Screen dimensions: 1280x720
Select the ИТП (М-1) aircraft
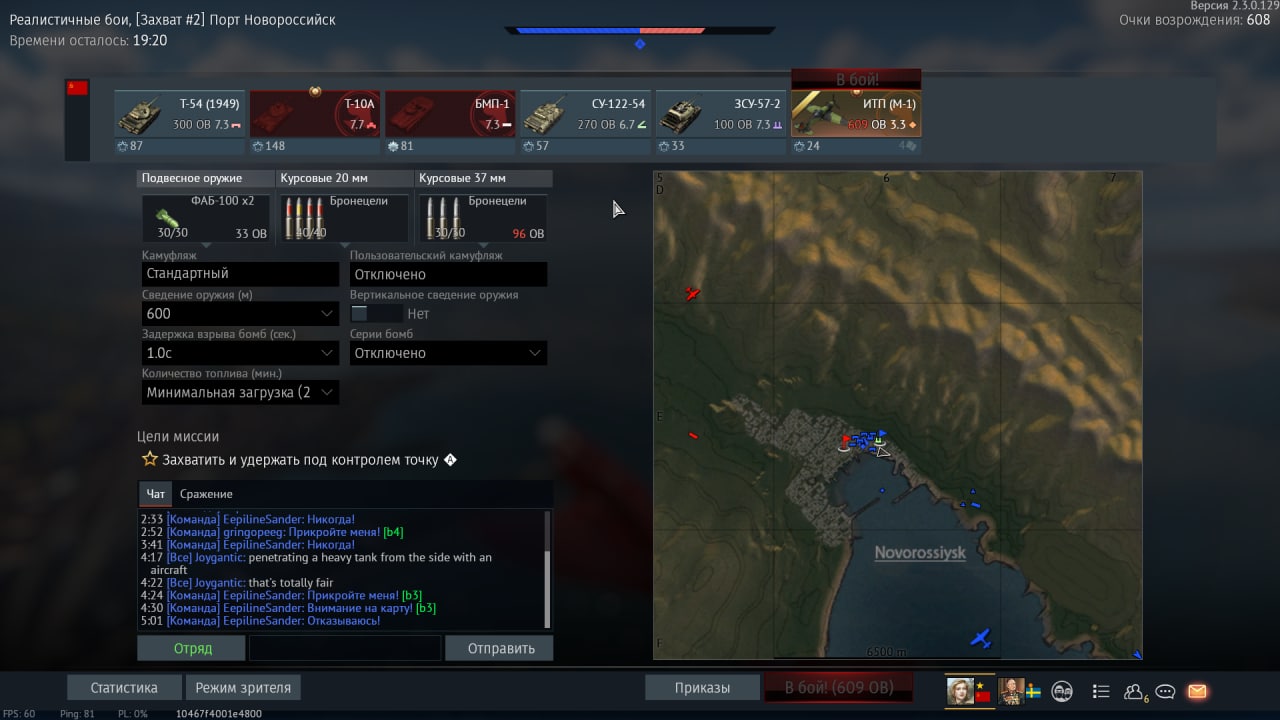[x=856, y=114]
